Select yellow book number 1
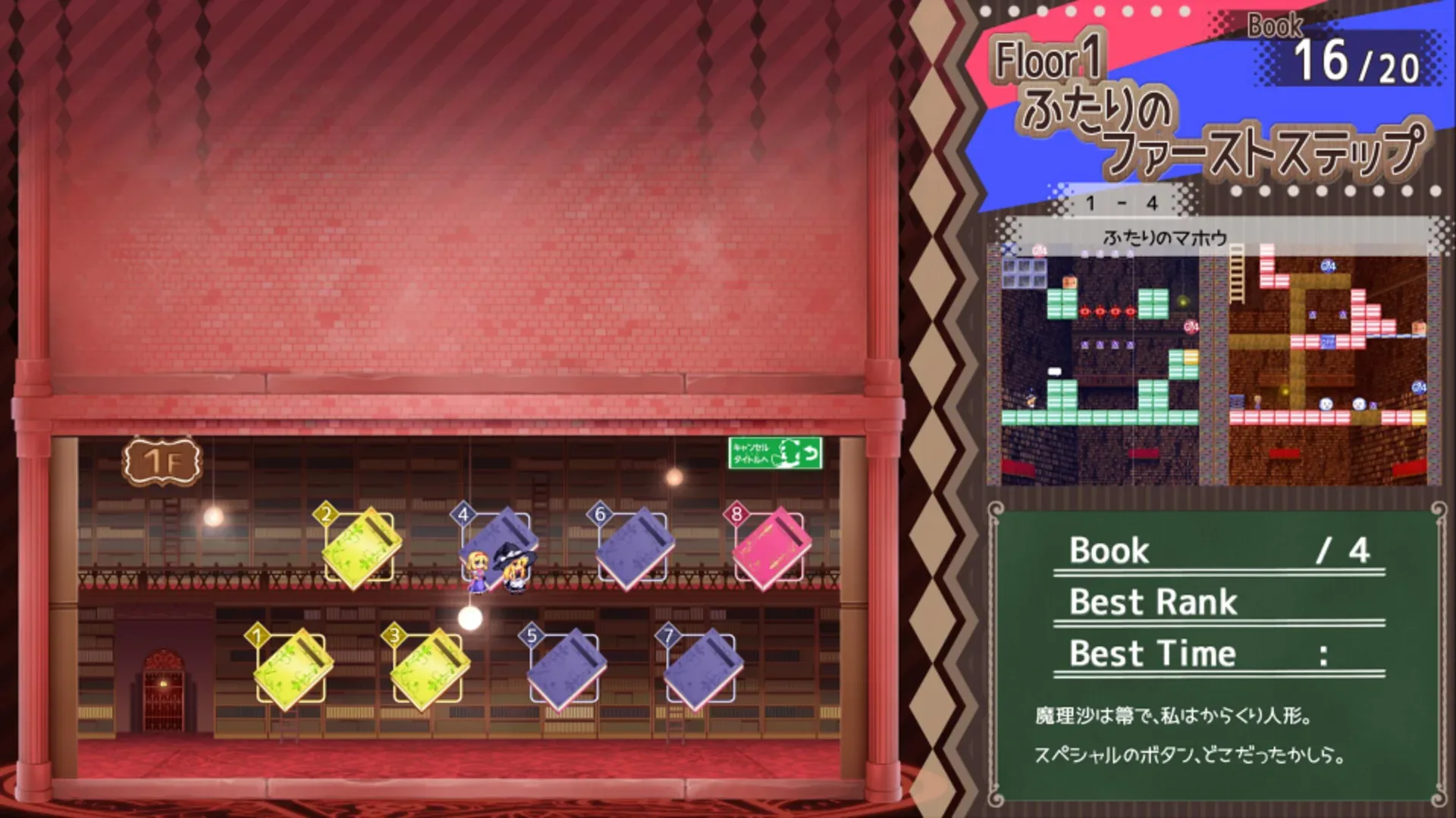Image resolution: width=1456 pixels, height=818 pixels. click(x=288, y=667)
